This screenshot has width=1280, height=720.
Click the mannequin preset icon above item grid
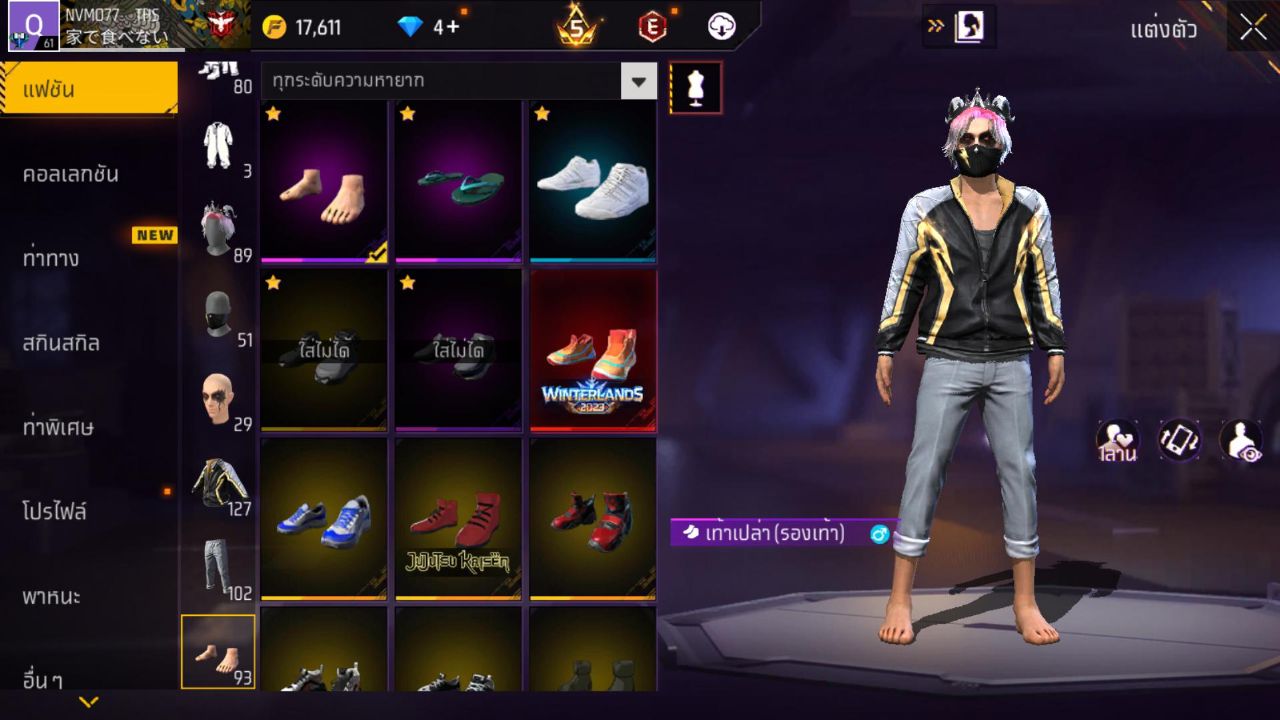point(695,87)
